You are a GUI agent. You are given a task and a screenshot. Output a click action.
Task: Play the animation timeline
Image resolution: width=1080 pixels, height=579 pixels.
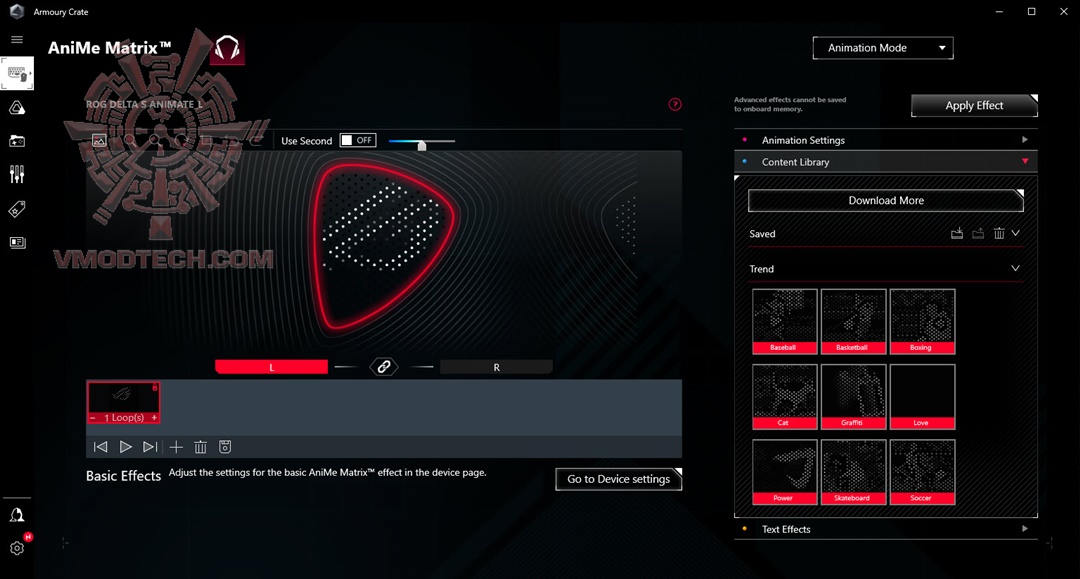pos(126,447)
